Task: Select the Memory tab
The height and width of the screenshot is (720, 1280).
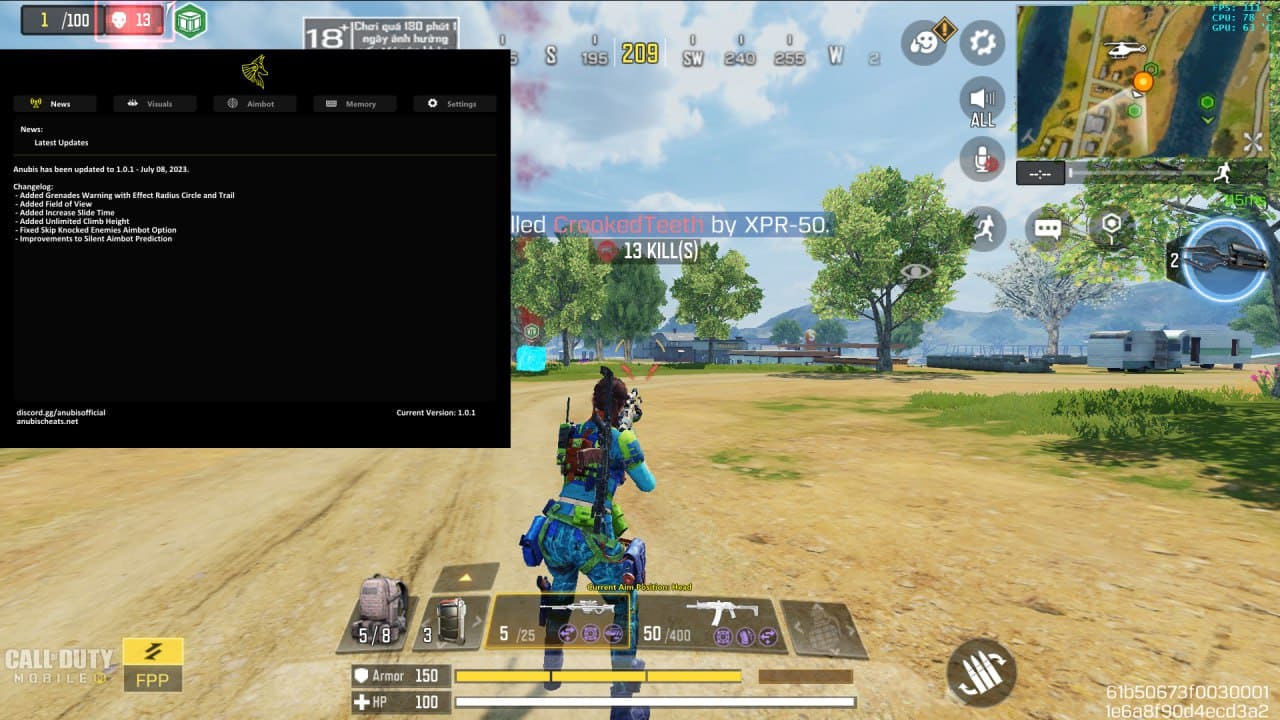Action: (x=354, y=104)
